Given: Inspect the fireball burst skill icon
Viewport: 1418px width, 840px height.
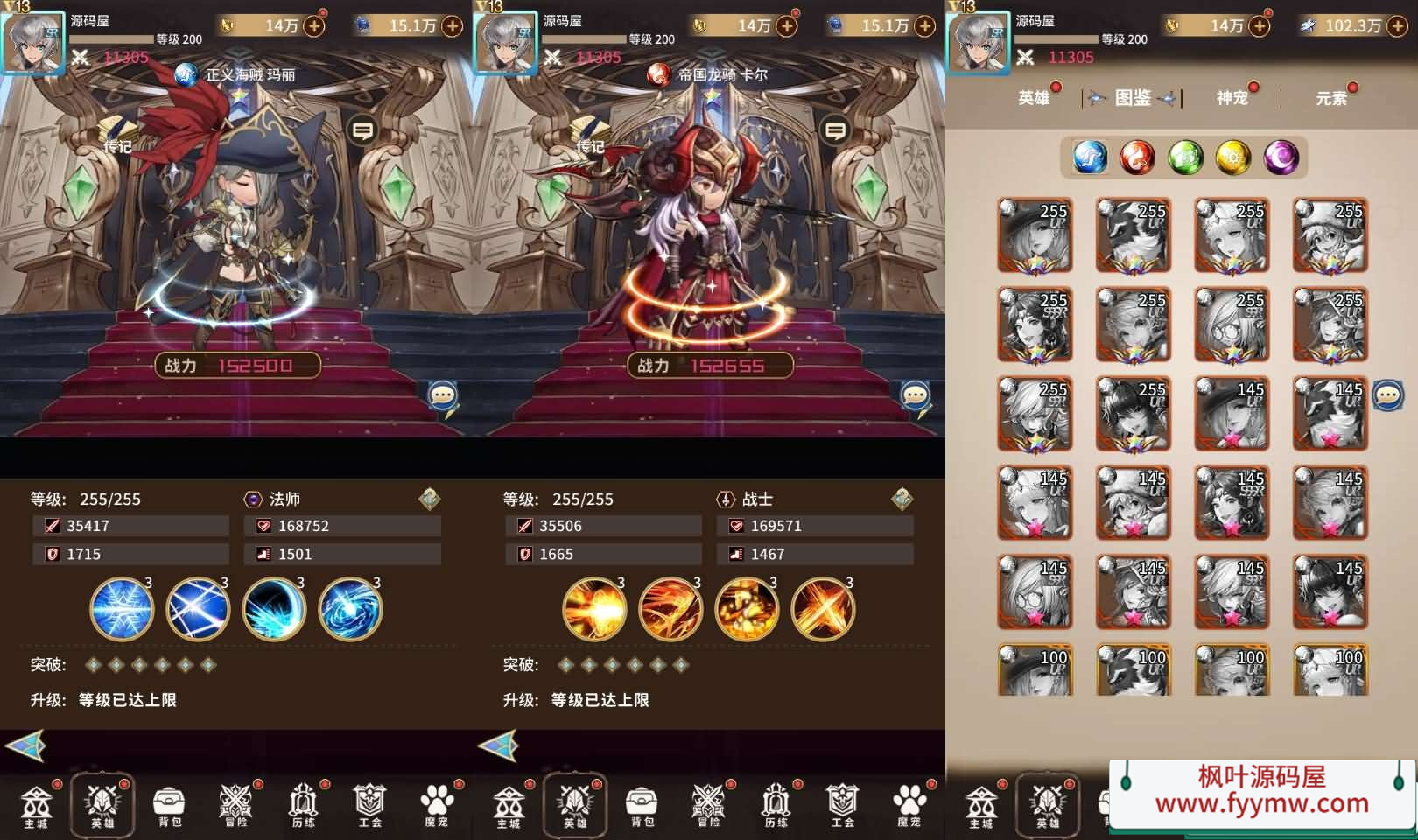Looking at the screenshot, I should (x=594, y=609).
